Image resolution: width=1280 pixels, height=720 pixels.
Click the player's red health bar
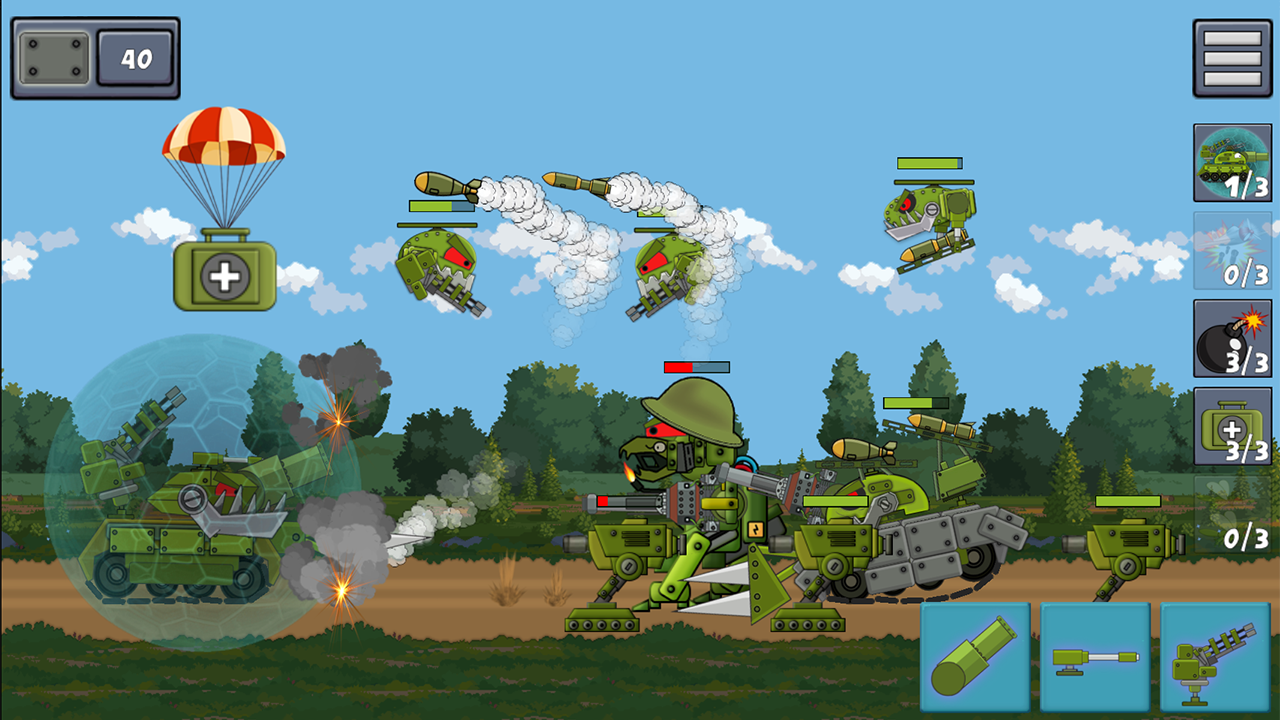pos(695,367)
